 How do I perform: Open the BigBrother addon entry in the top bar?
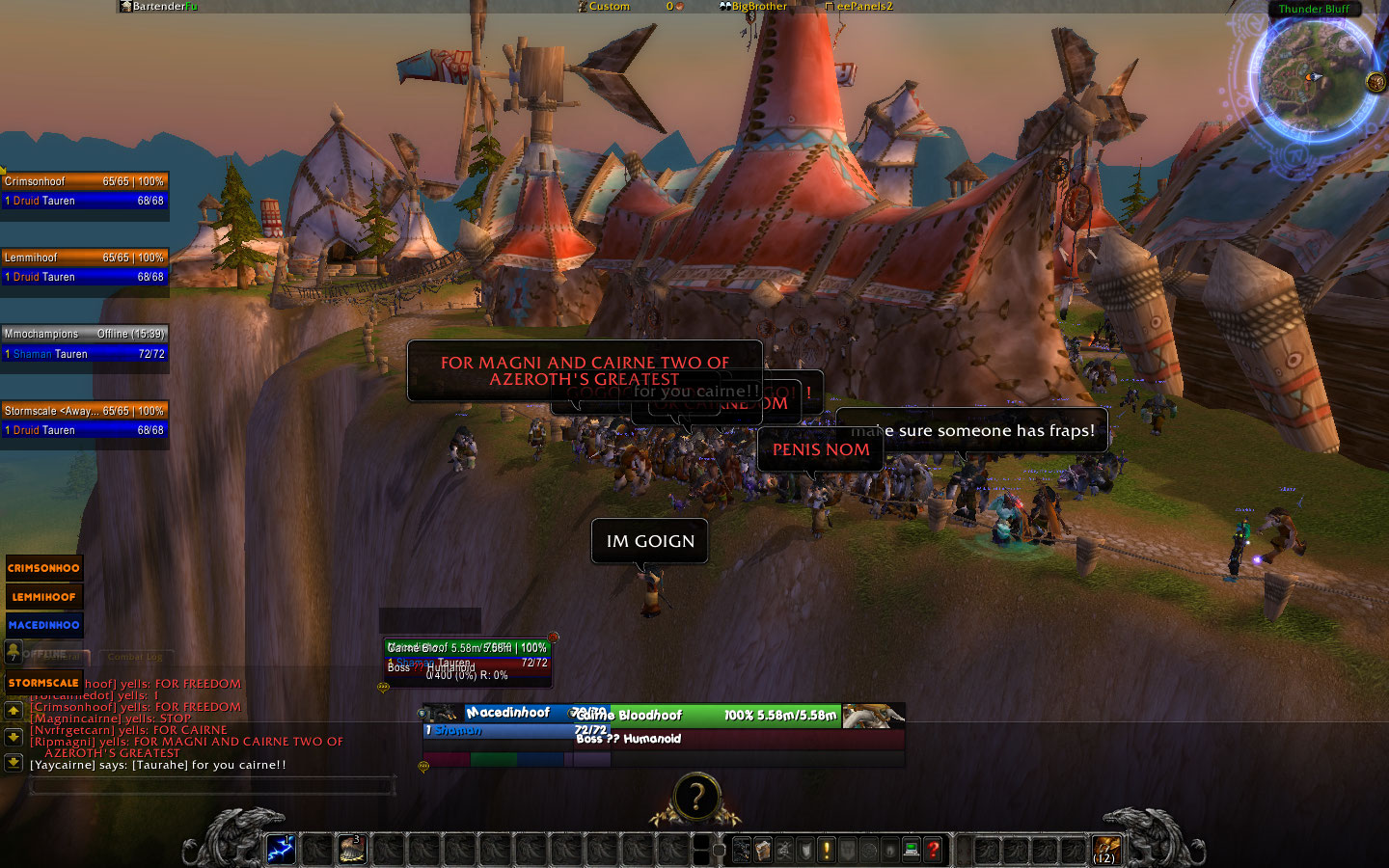click(x=753, y=7)
